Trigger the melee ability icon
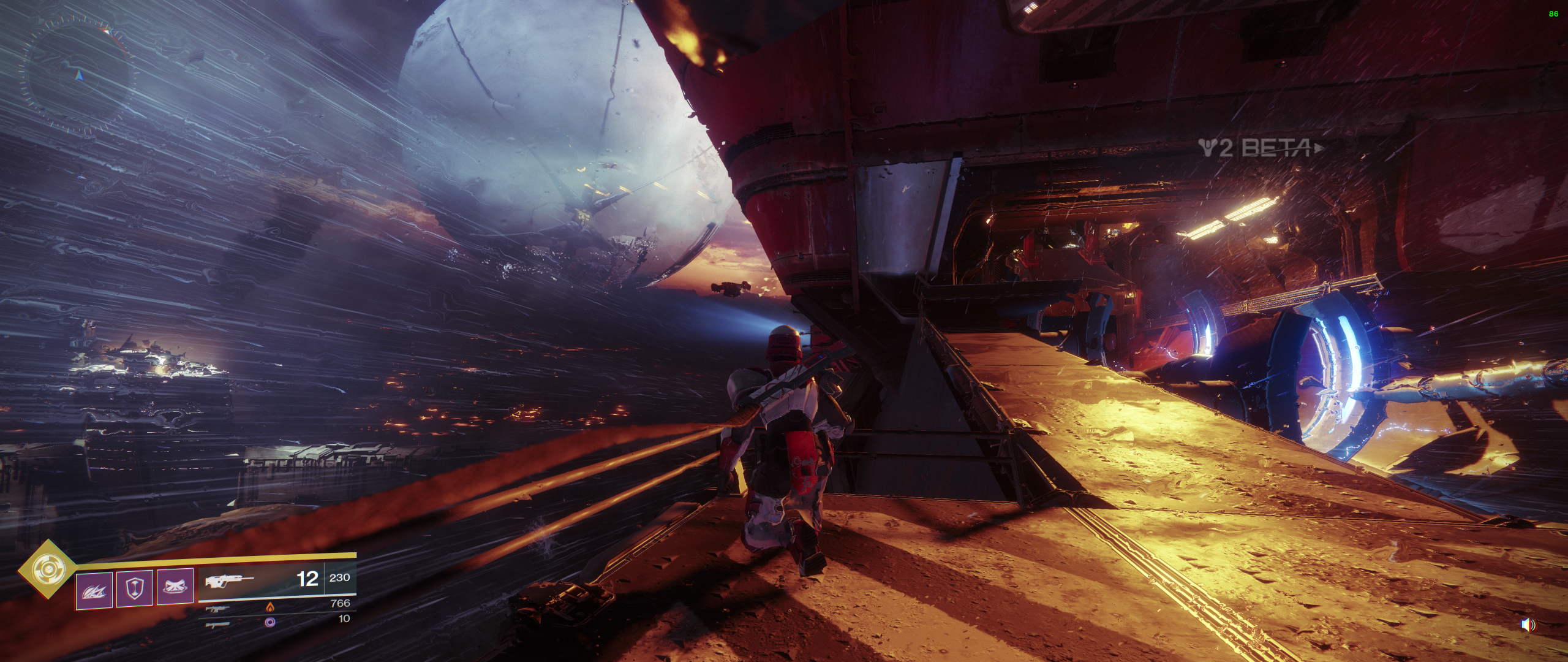 (175, 587)
